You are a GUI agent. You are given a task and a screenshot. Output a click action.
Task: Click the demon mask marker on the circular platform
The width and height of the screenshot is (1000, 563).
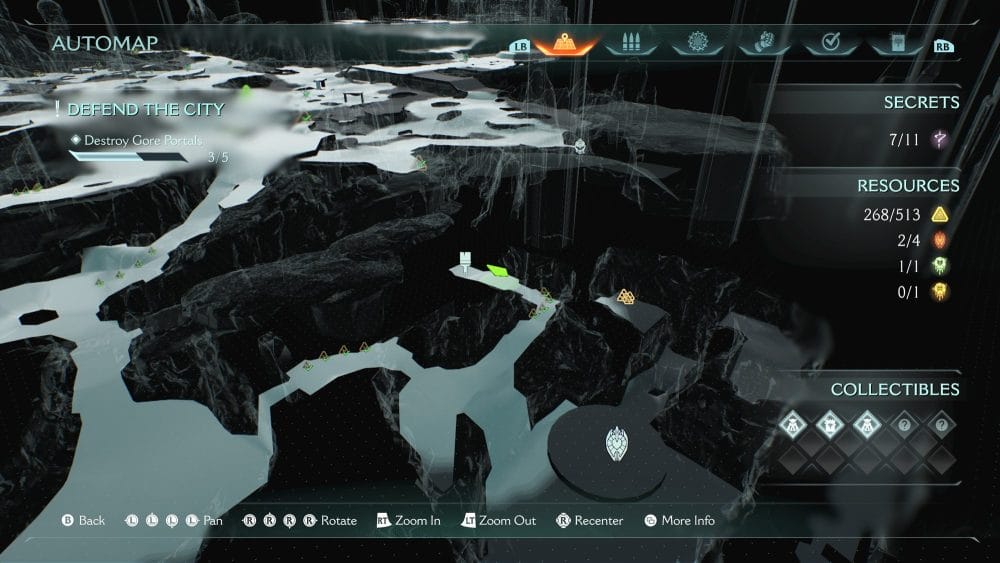pos(617,445)
